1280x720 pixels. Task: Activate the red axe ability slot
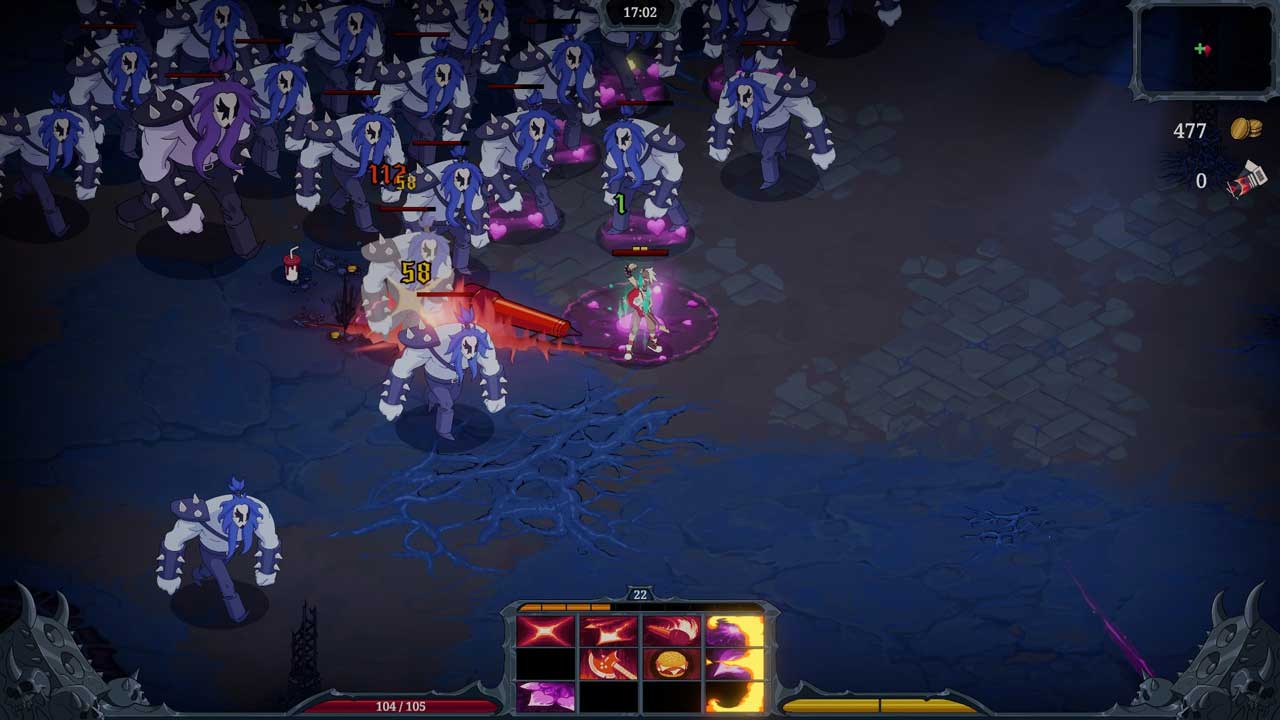609,664
